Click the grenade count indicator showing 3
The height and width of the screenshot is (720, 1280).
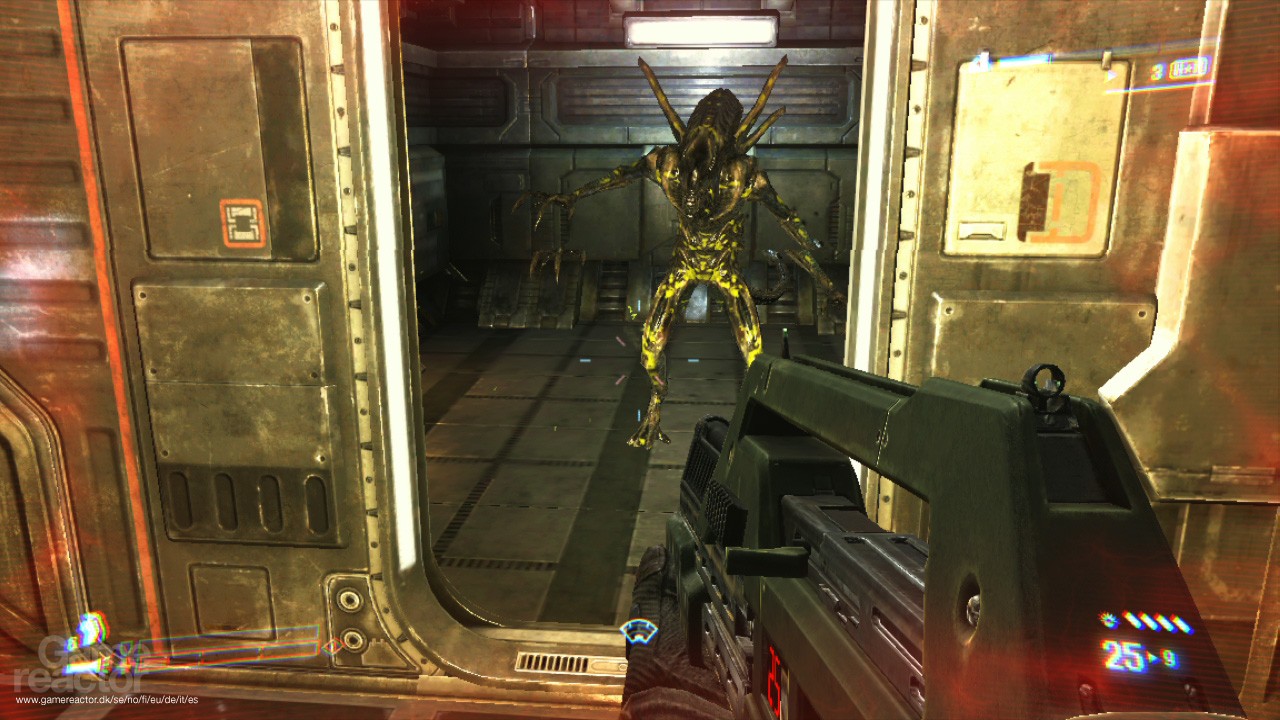pos(1158,71)
